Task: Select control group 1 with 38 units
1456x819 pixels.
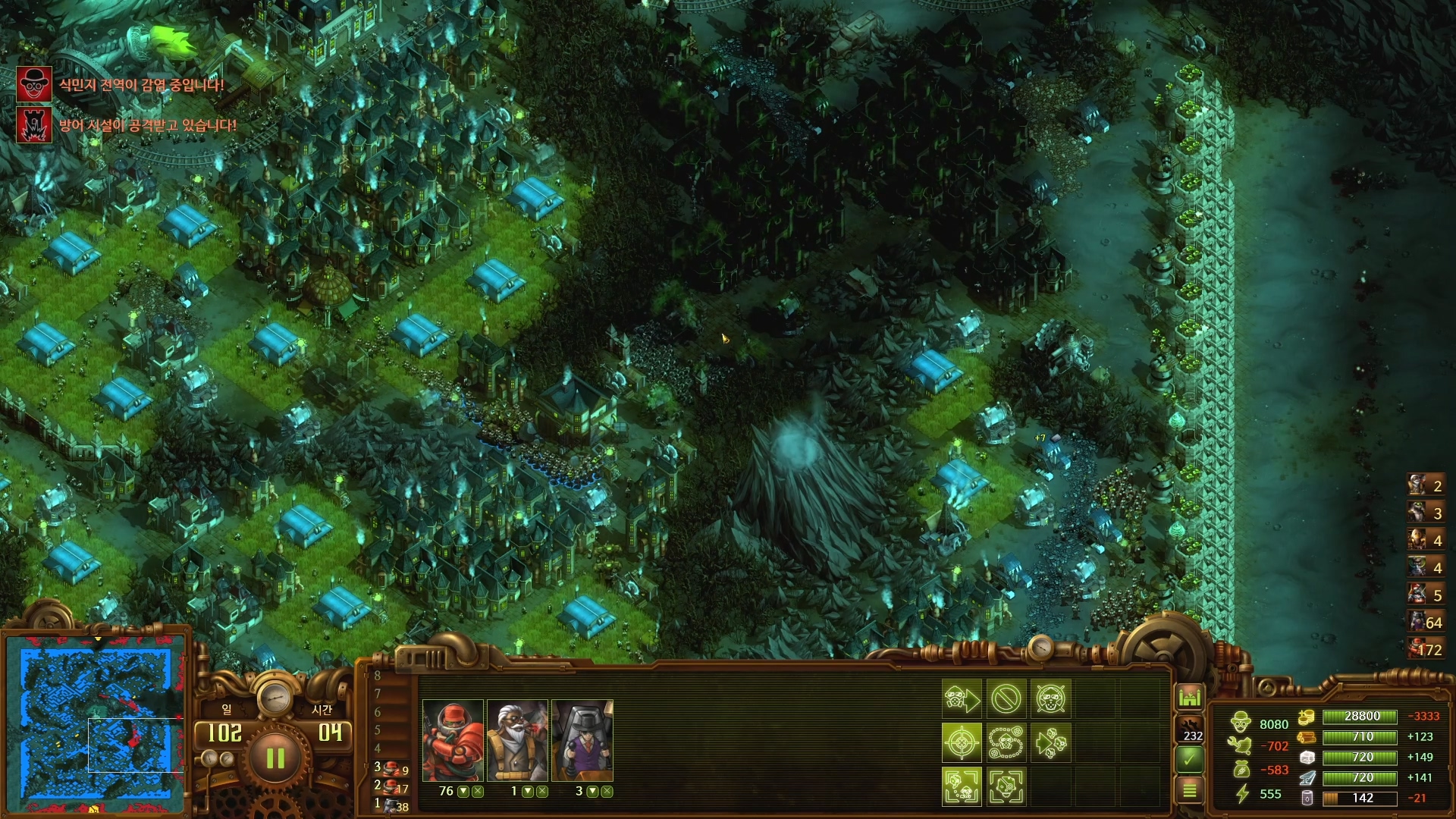Action: [x=391, y=806]
